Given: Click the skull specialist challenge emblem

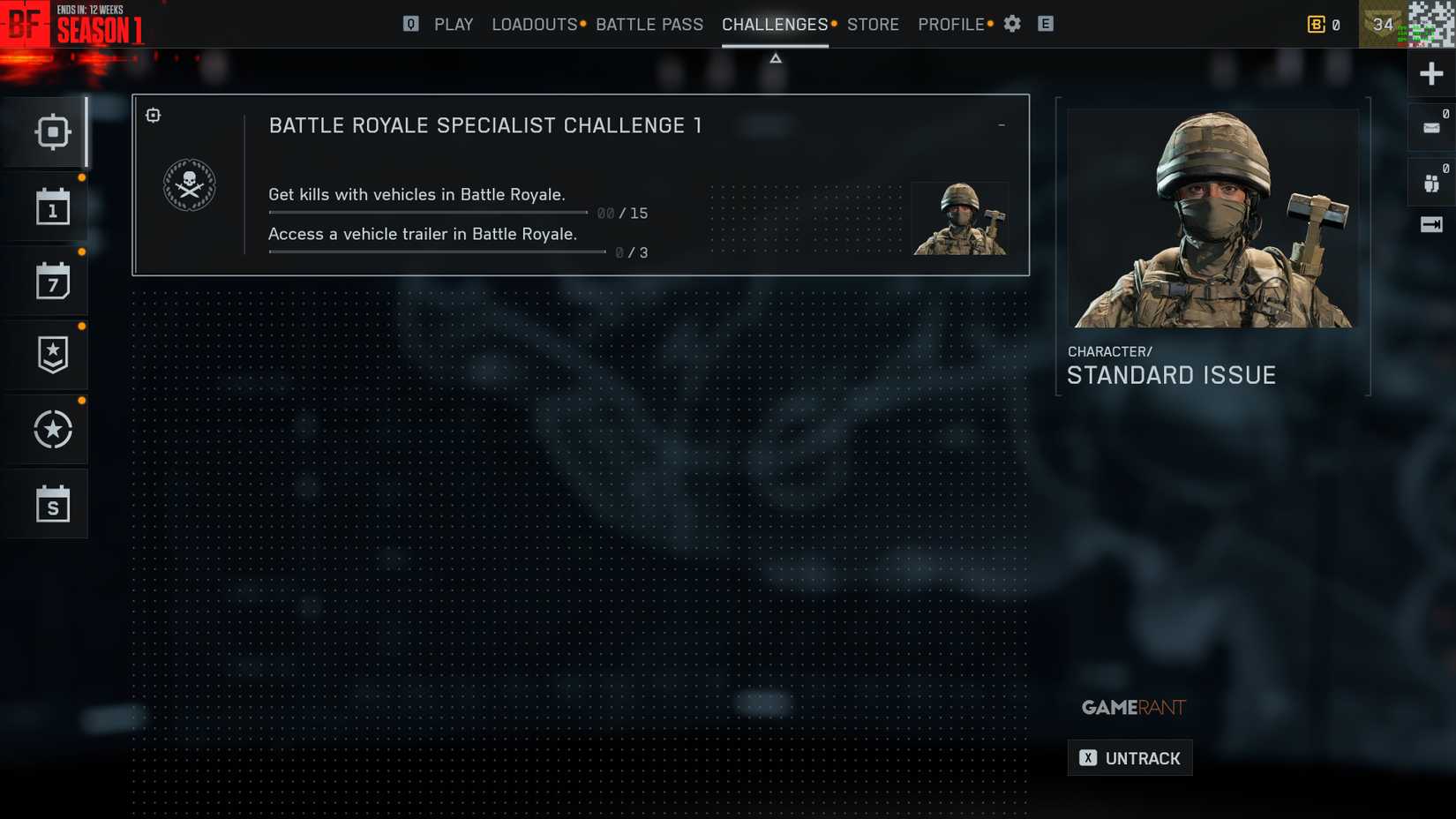Looking at the screenshot, I should coord(189,184).
